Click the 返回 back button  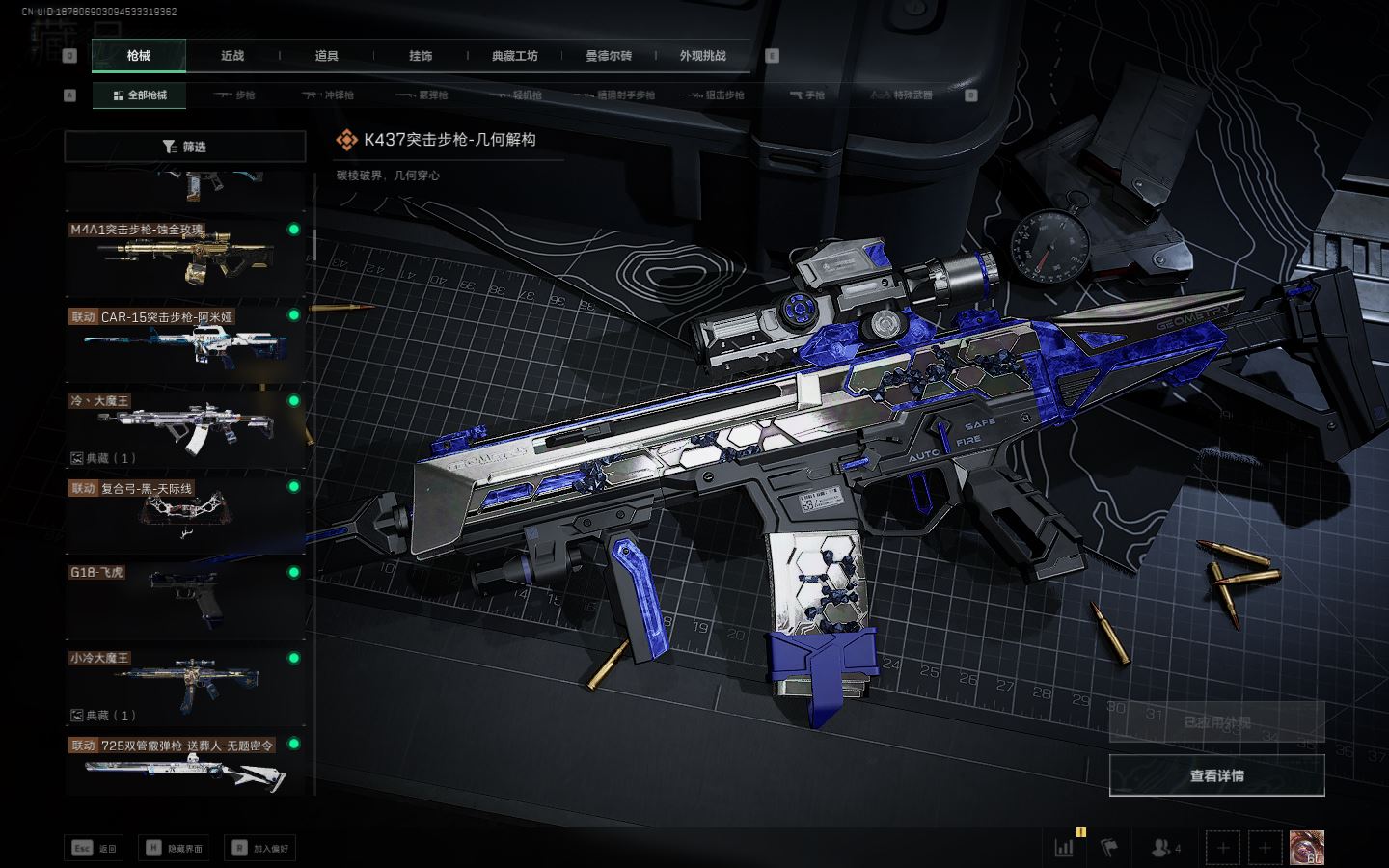tap(95, 848)
